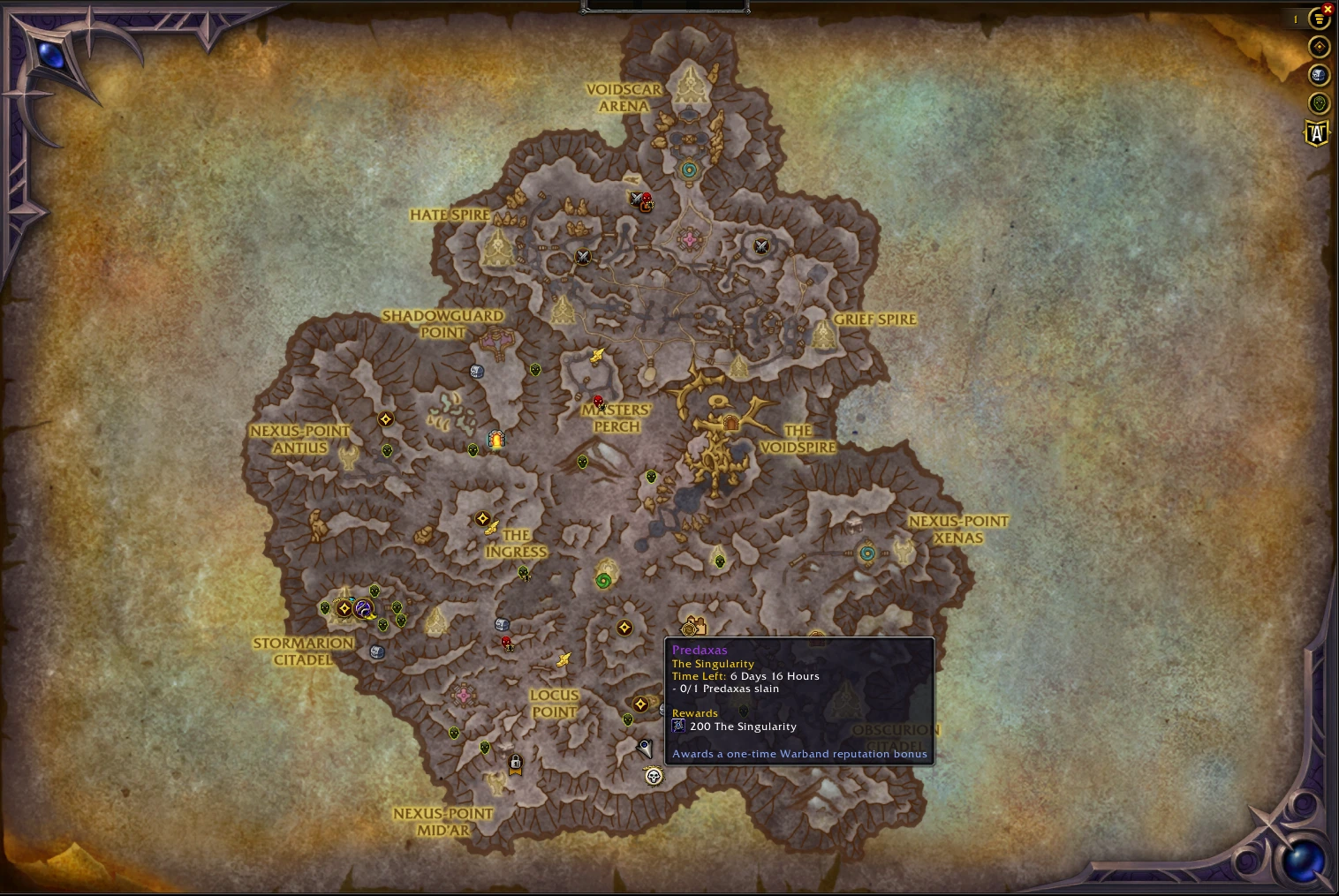Viewport: 1339px width, 896px height.
Task: Toggle the green skull map button
Action: click(1319, 104)
